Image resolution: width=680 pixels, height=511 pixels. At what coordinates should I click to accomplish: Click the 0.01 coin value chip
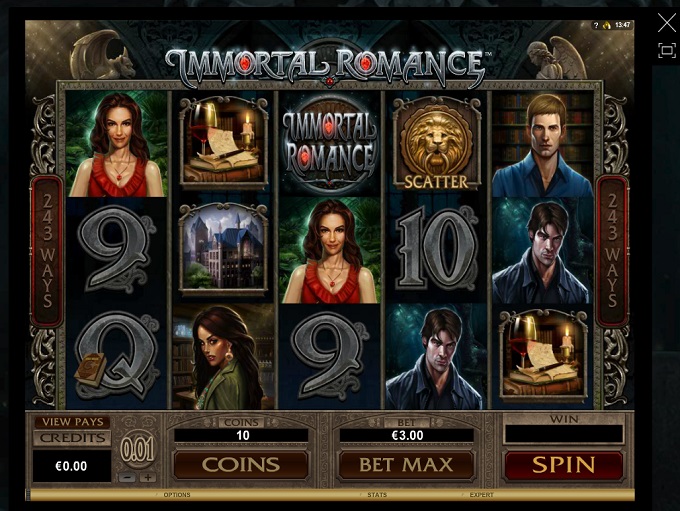pyautogui.click(x=137, y=450)
